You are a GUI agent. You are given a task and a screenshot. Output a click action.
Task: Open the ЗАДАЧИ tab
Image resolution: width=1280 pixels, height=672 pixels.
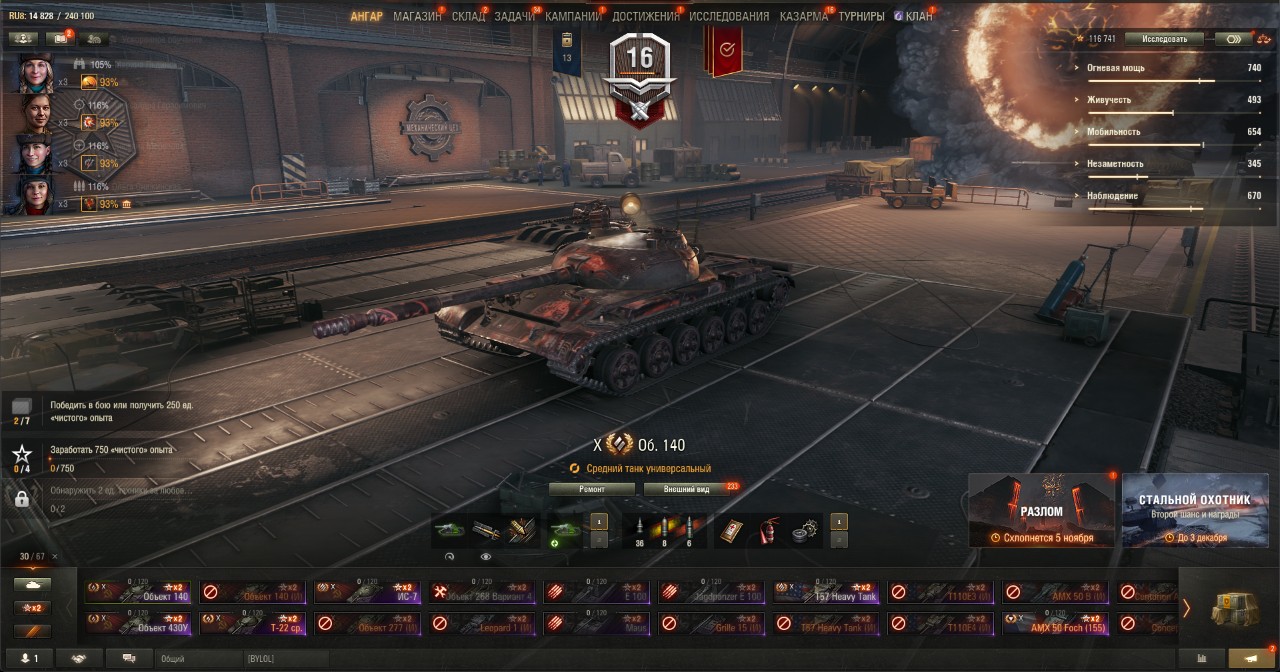click(514, 16)
